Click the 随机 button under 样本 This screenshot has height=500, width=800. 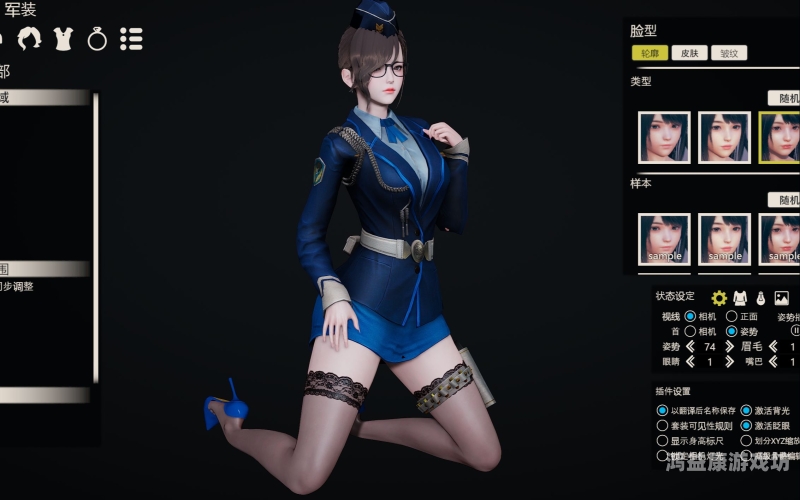point(785,200)
